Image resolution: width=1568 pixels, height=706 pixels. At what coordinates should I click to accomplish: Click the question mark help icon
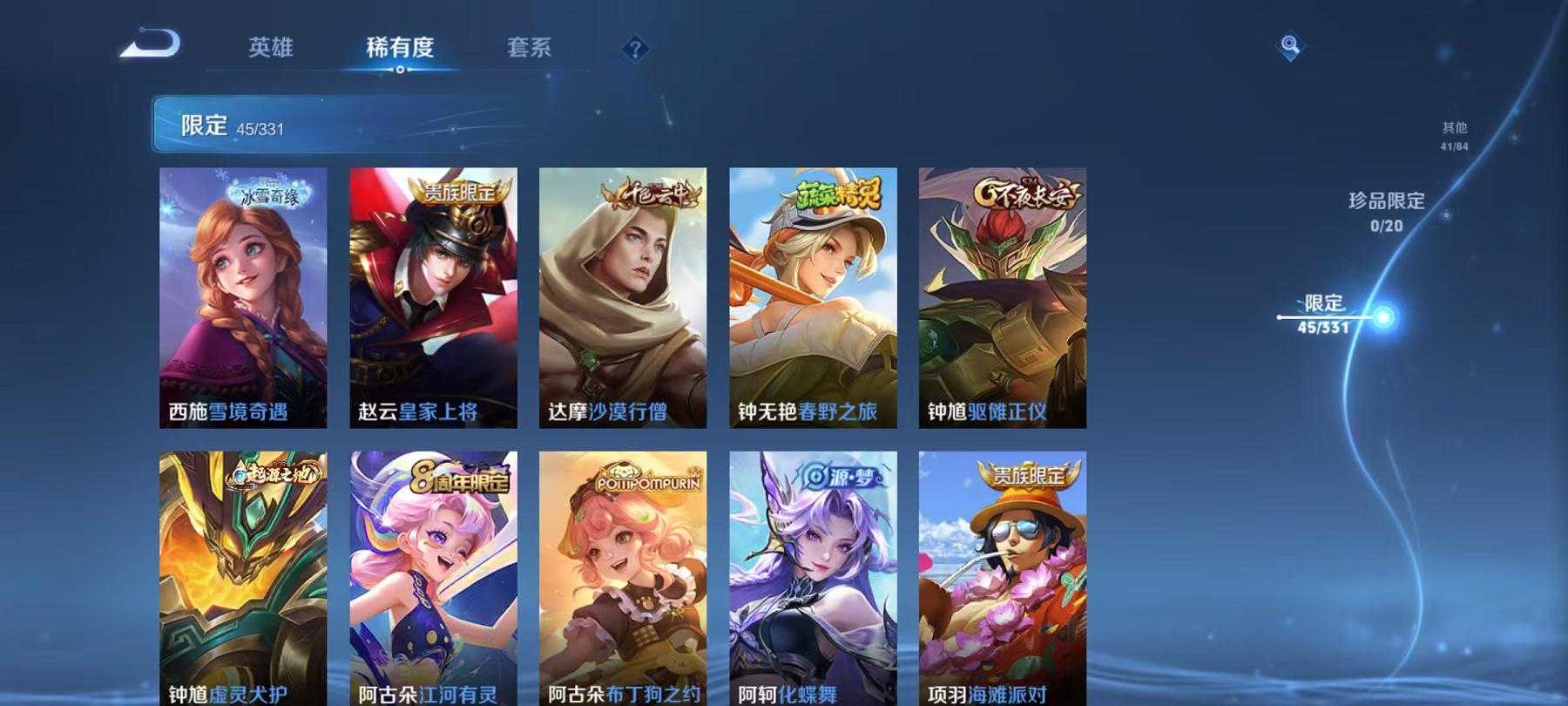635,48
